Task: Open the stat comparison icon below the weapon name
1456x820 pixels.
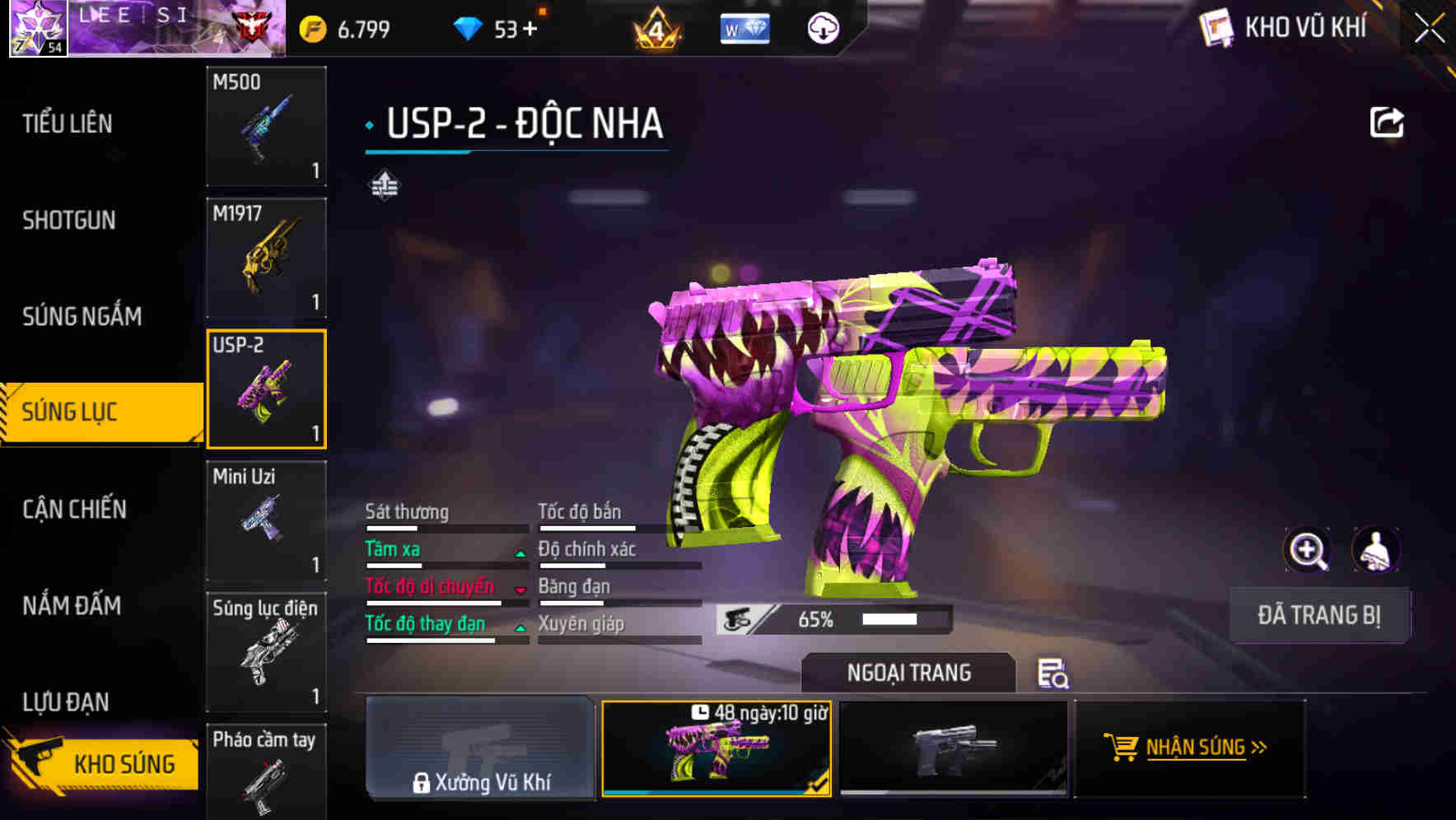Action: 385,185
